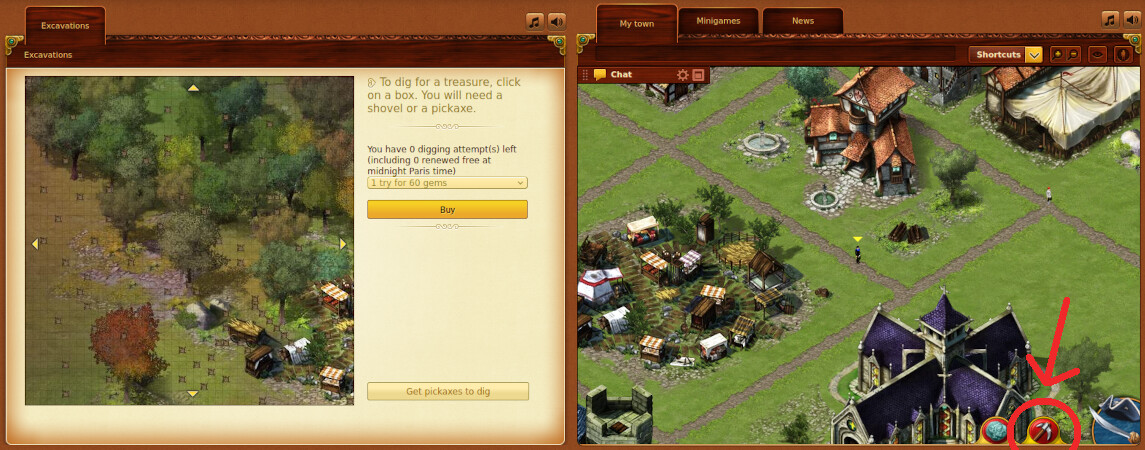Switch to the My town tab
The image size is (1145, 450).
pos(636,23)
